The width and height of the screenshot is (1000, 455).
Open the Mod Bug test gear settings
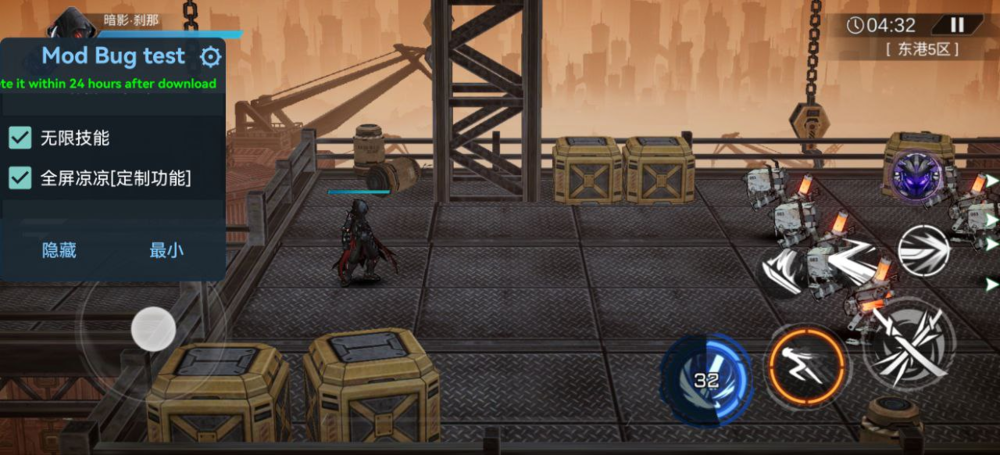click(x=211, y=57)
